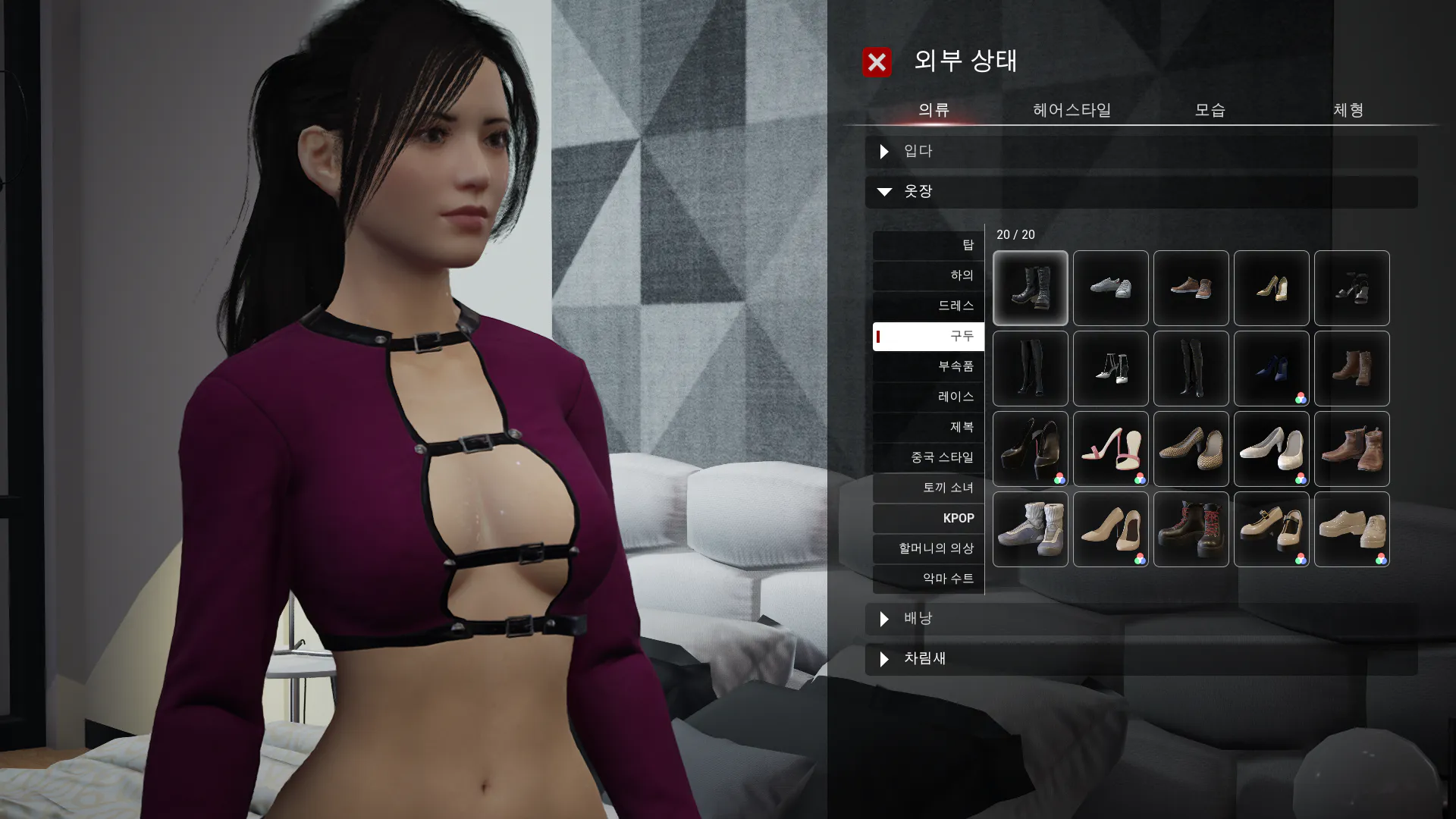The width and height of the screenshot is (1456, 819).
Task: Switch to the 헤어스타일 tab
Action: click(1072, 110)
